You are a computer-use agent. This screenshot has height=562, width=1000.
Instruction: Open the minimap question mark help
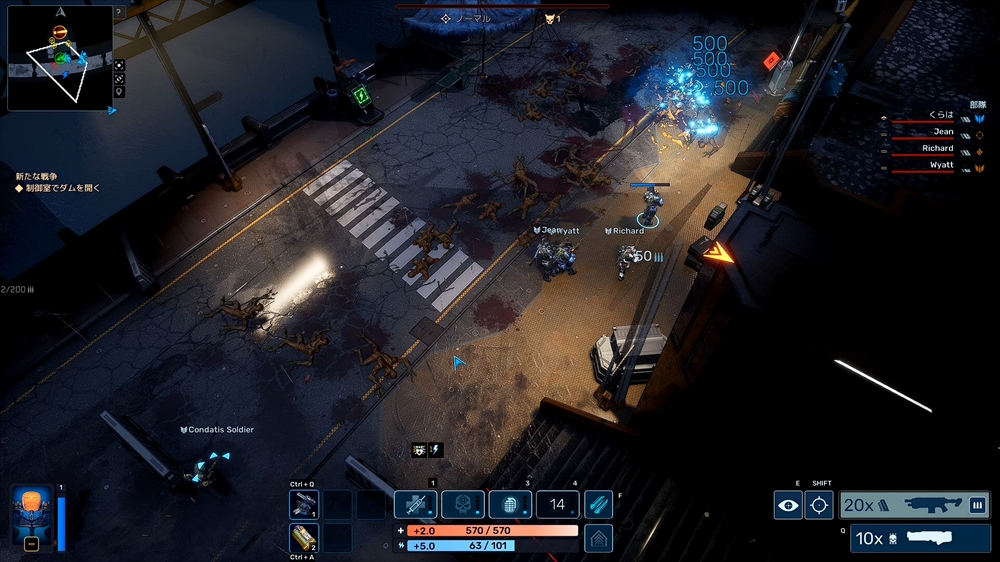pyautogui.click(x=119, y=12)
